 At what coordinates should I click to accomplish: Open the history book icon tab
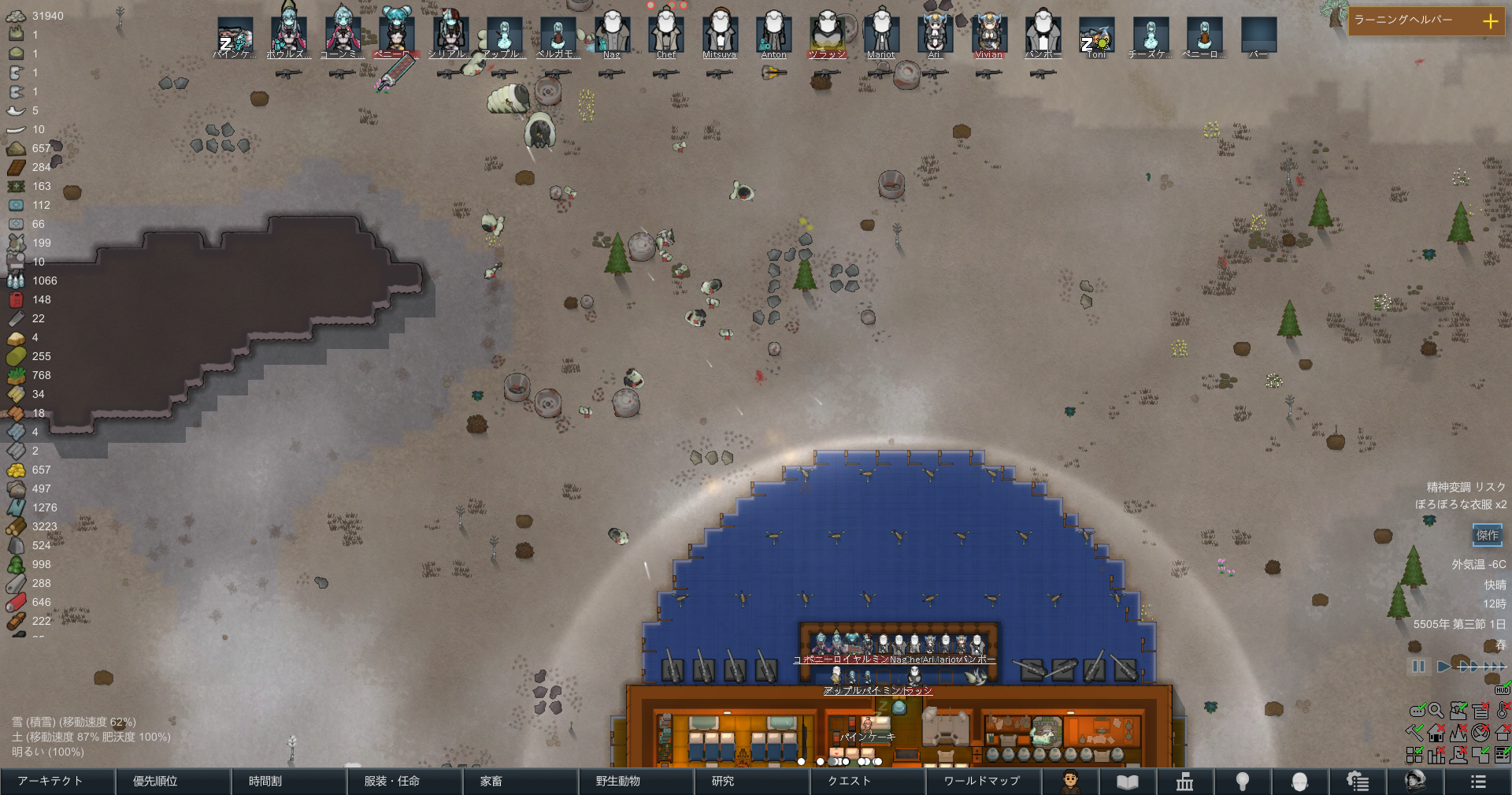[1128, 782]
